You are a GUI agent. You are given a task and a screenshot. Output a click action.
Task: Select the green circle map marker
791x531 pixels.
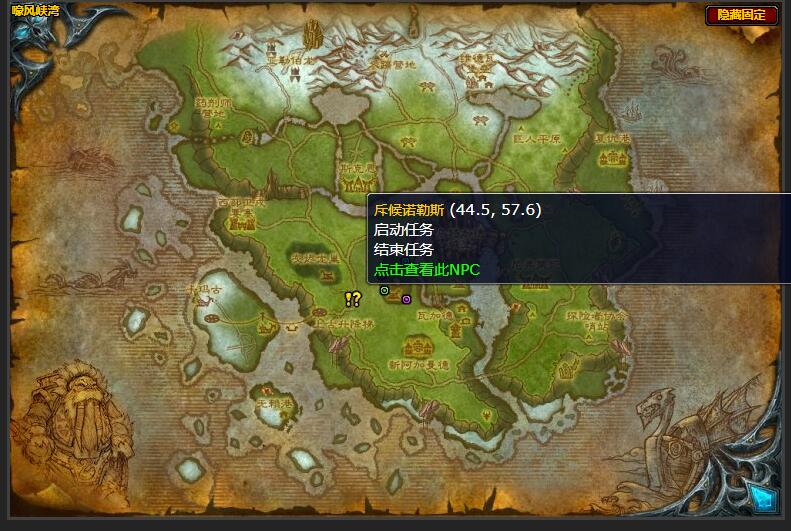pos(385,290)
